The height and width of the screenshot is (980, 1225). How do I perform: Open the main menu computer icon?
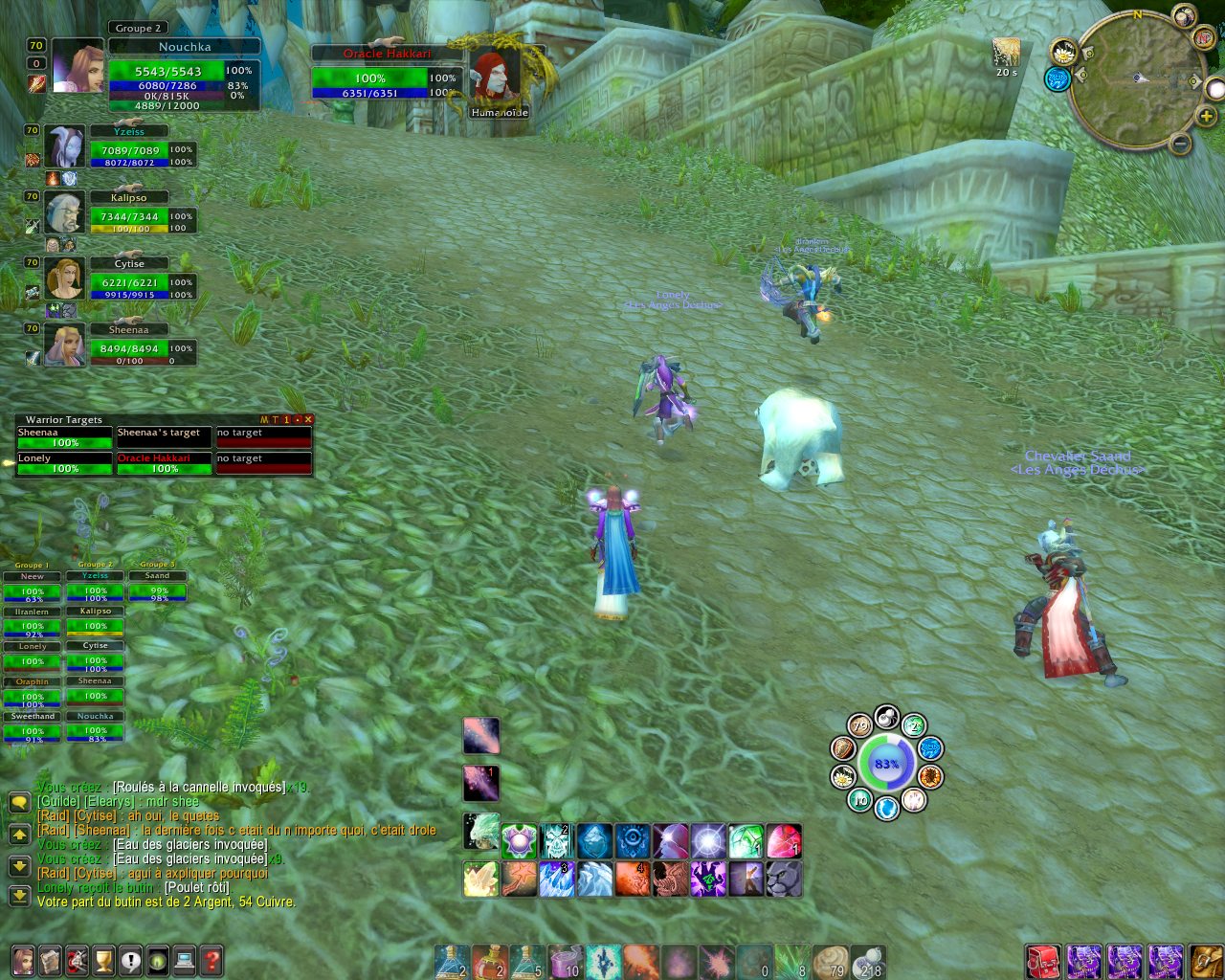click(185, 960)
